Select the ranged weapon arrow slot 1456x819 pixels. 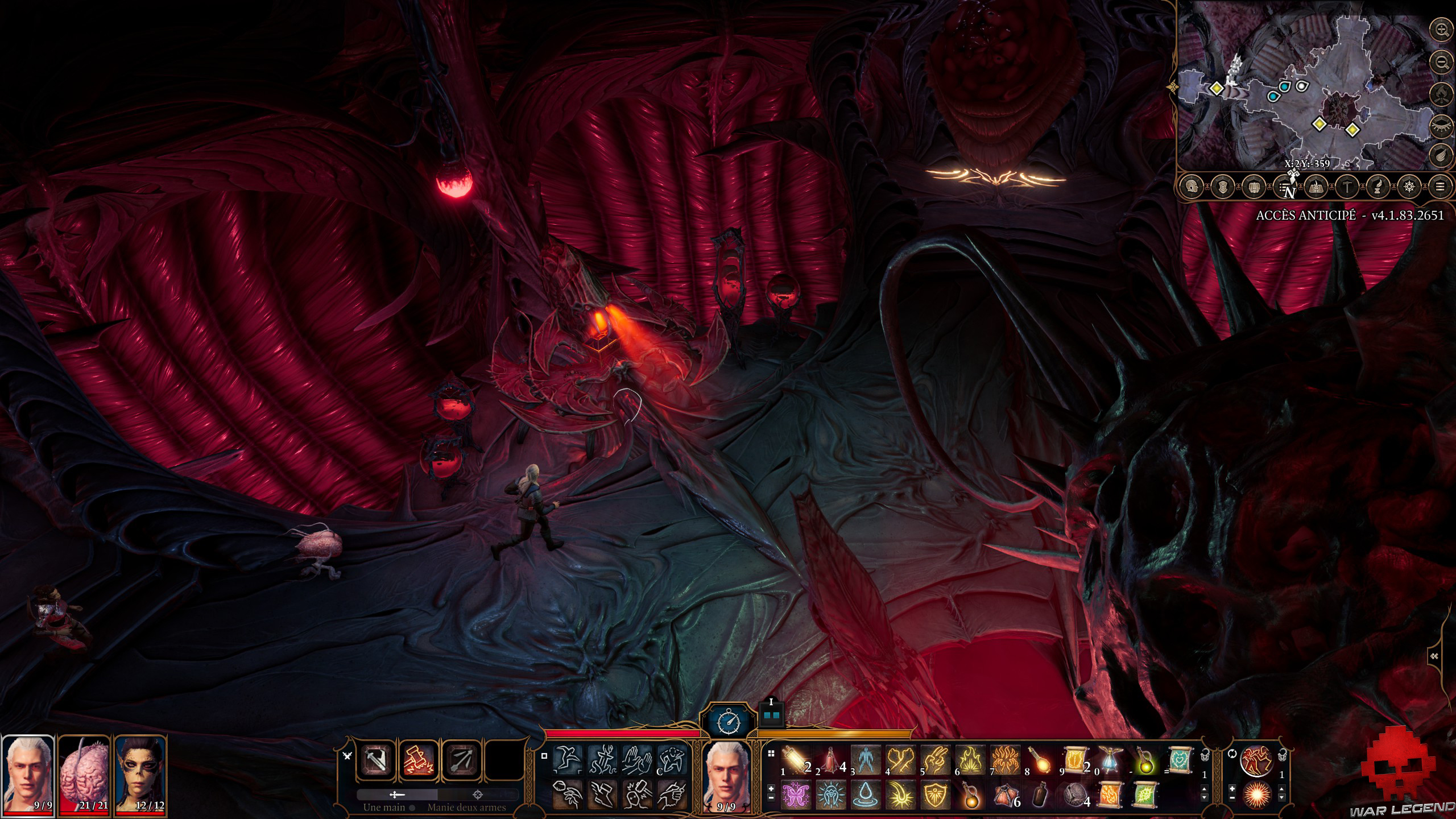460,766
